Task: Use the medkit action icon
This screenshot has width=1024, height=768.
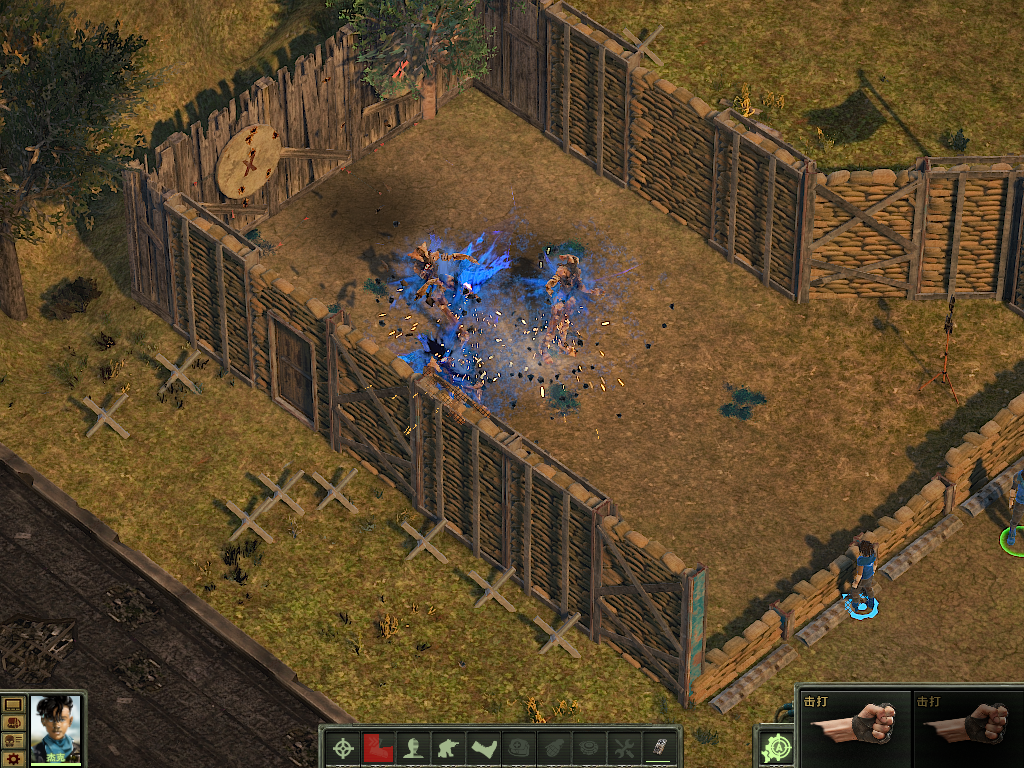Action: click(x=518, y=748)
